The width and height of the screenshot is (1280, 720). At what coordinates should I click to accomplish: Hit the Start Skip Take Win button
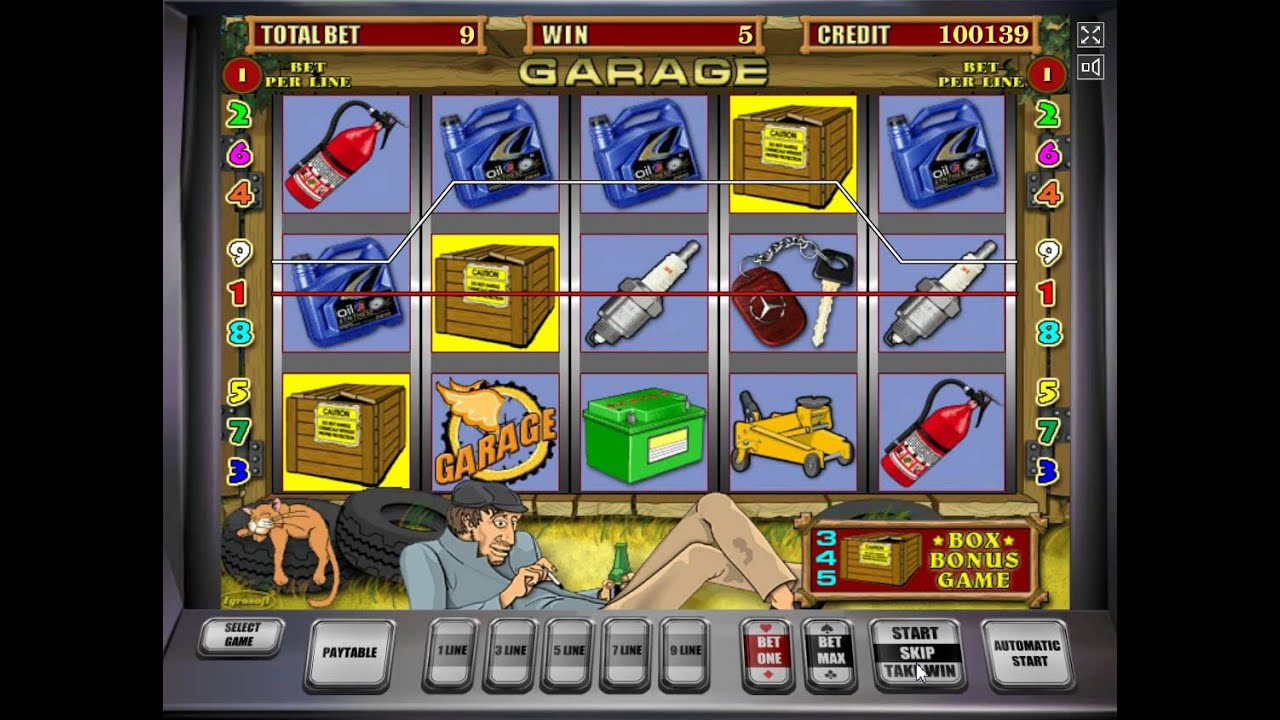tap(915, 652)
